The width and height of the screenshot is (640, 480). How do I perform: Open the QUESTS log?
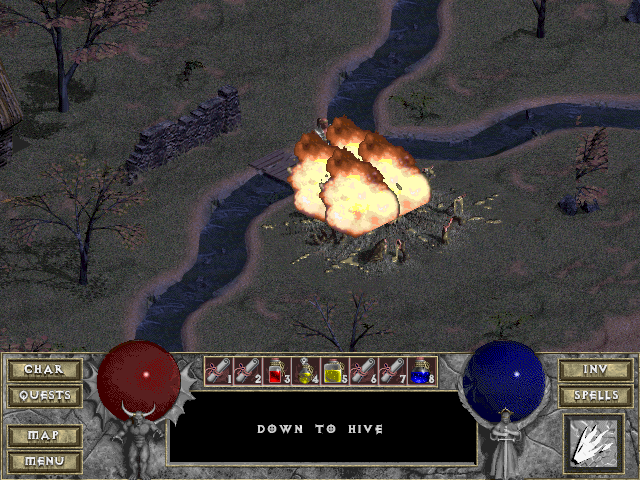click(x=45, y=396)
